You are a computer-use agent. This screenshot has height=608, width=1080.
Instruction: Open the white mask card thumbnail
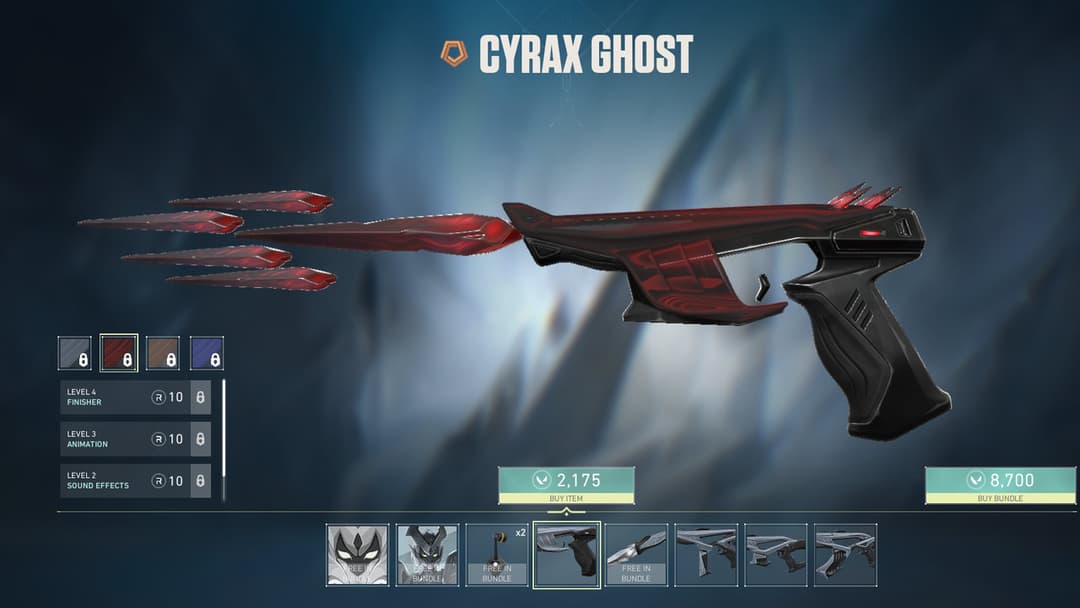point(357,554)
